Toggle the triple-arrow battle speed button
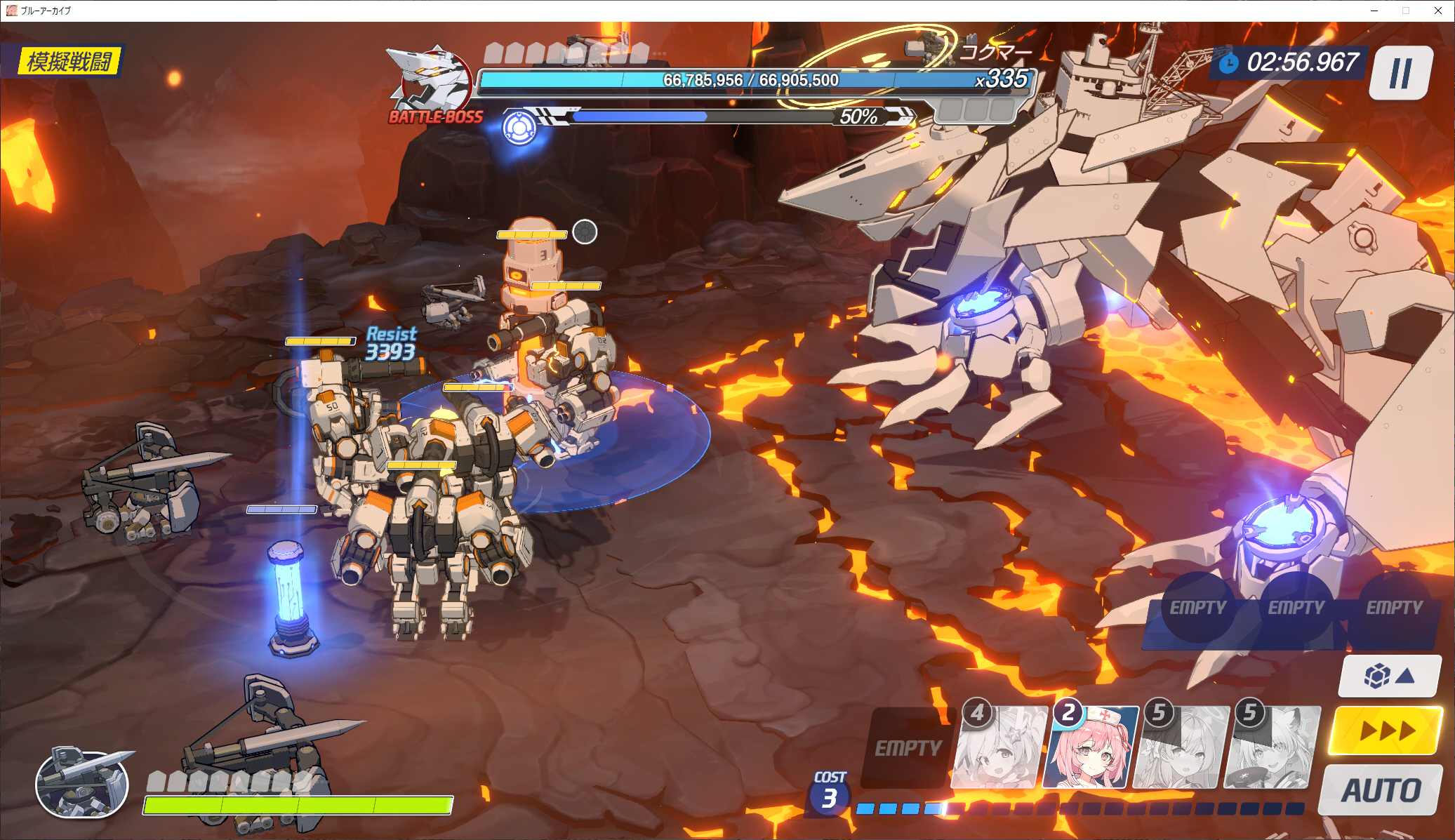This screenshot has width=1455, height=840. 1386,731
